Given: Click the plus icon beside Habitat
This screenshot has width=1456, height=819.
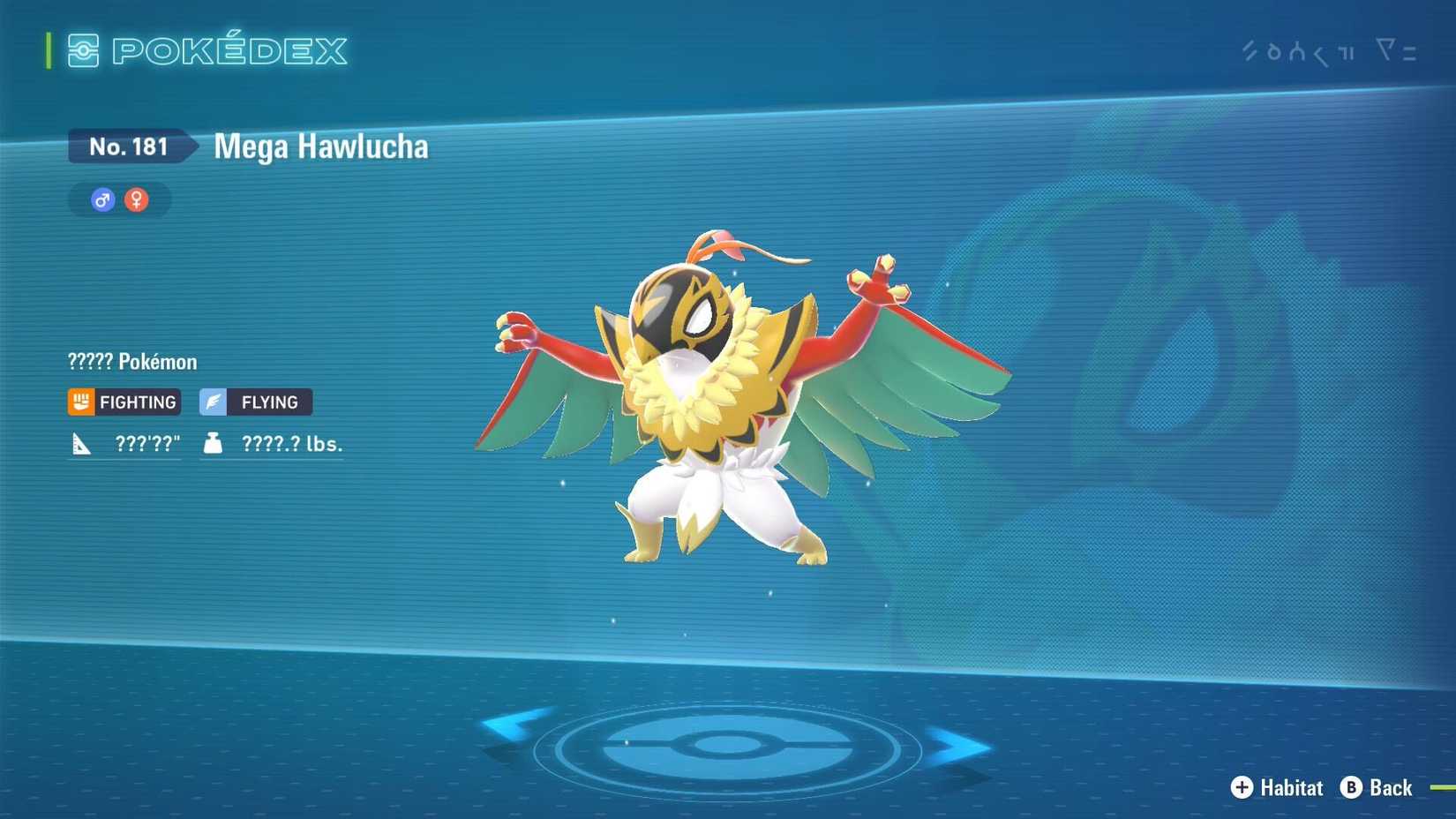Looking at the screenshot, I should pos(1241,788).
